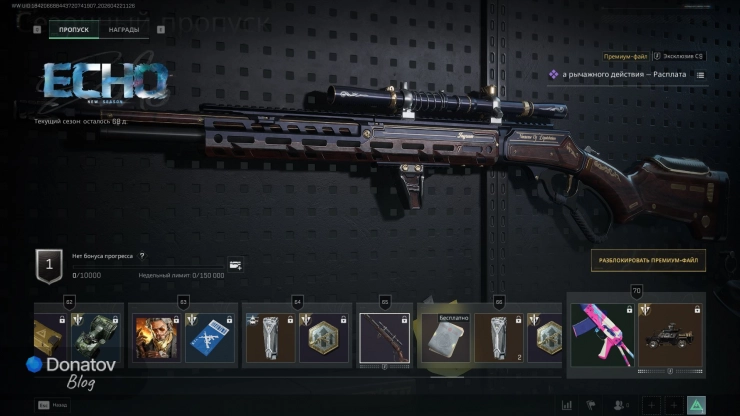Image resolution: width=740 pixels, height=416 pixels.
Task: Click the green triangle icon in the corner
Action: pyautogui.click(x=697, y=405)
